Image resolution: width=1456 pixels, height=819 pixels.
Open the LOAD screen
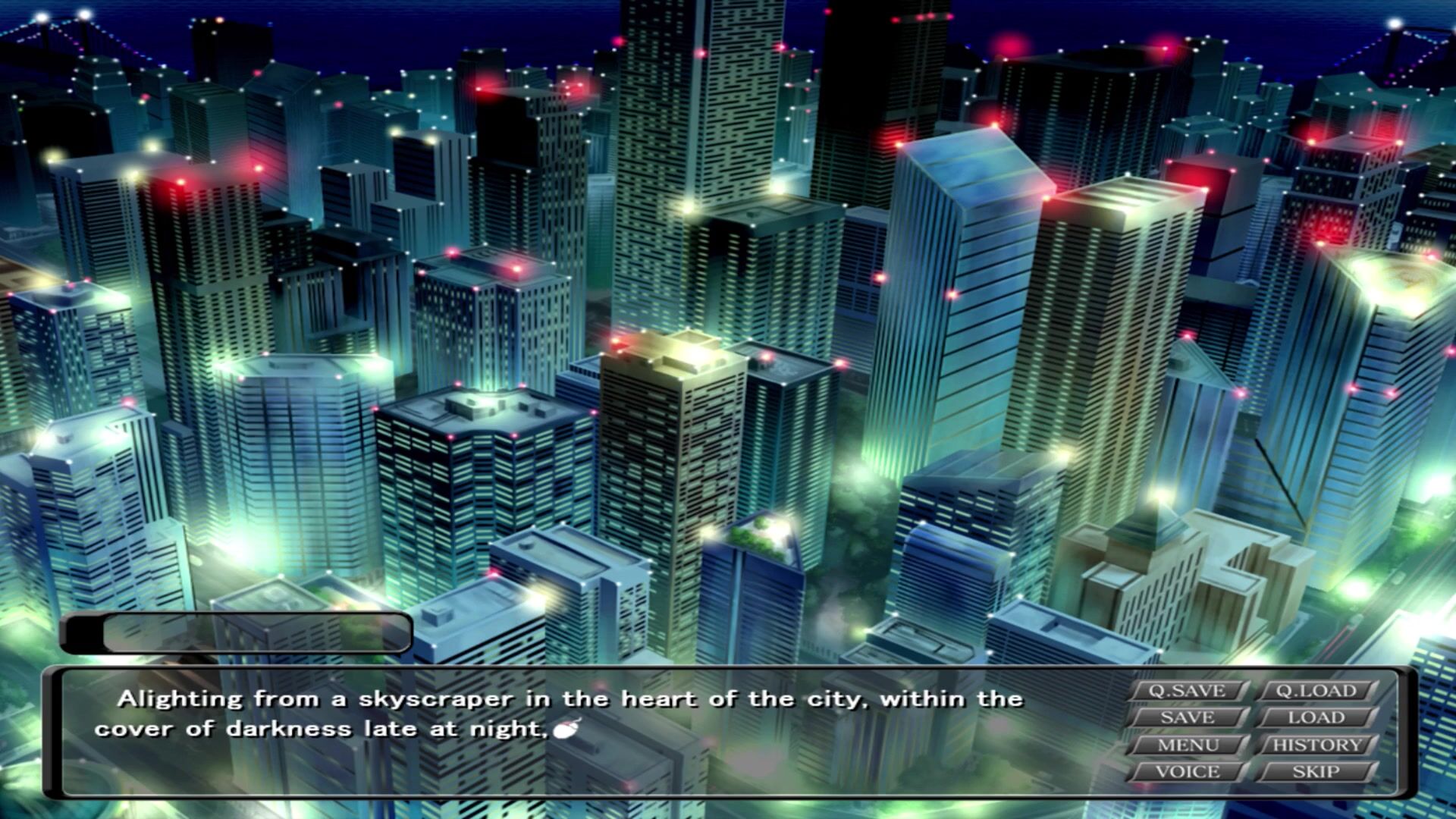click(x=1316, y=717)
